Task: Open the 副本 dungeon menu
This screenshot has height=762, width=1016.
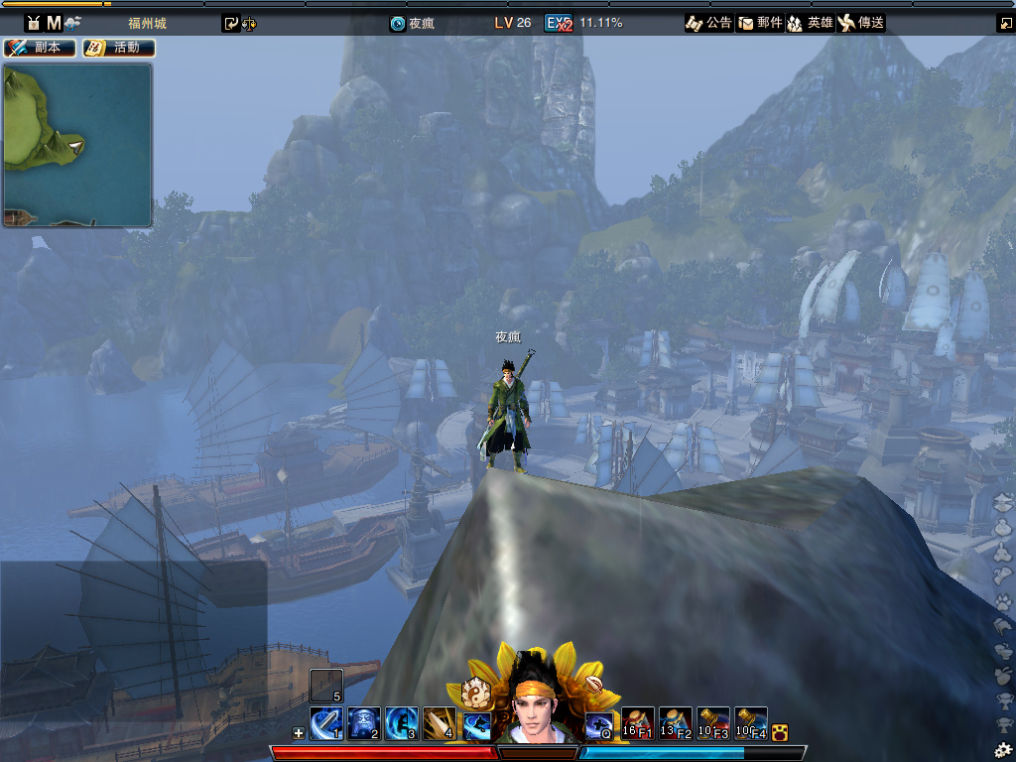Action: (x=40, y=48)
